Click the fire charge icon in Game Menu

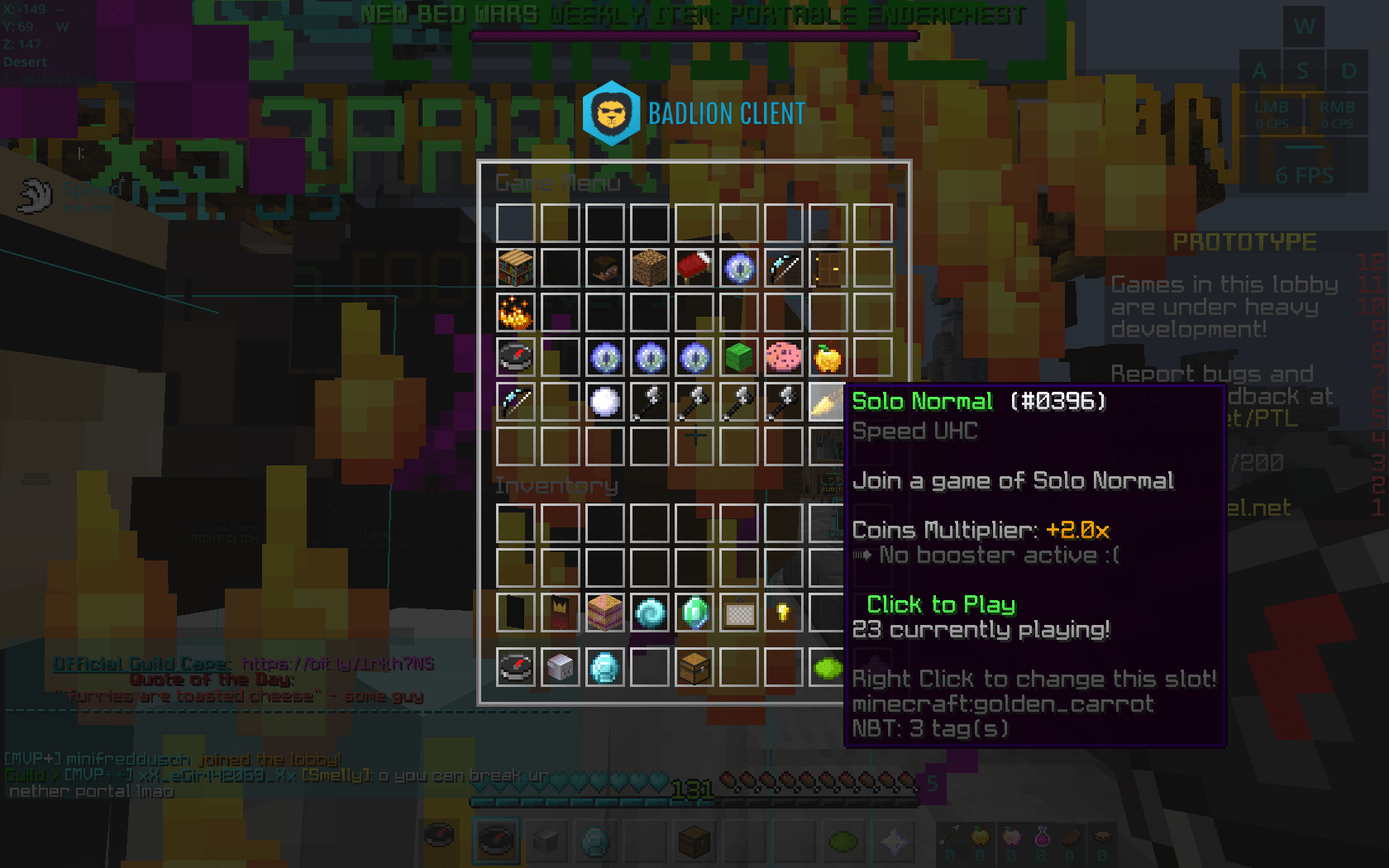click(515, 312)
